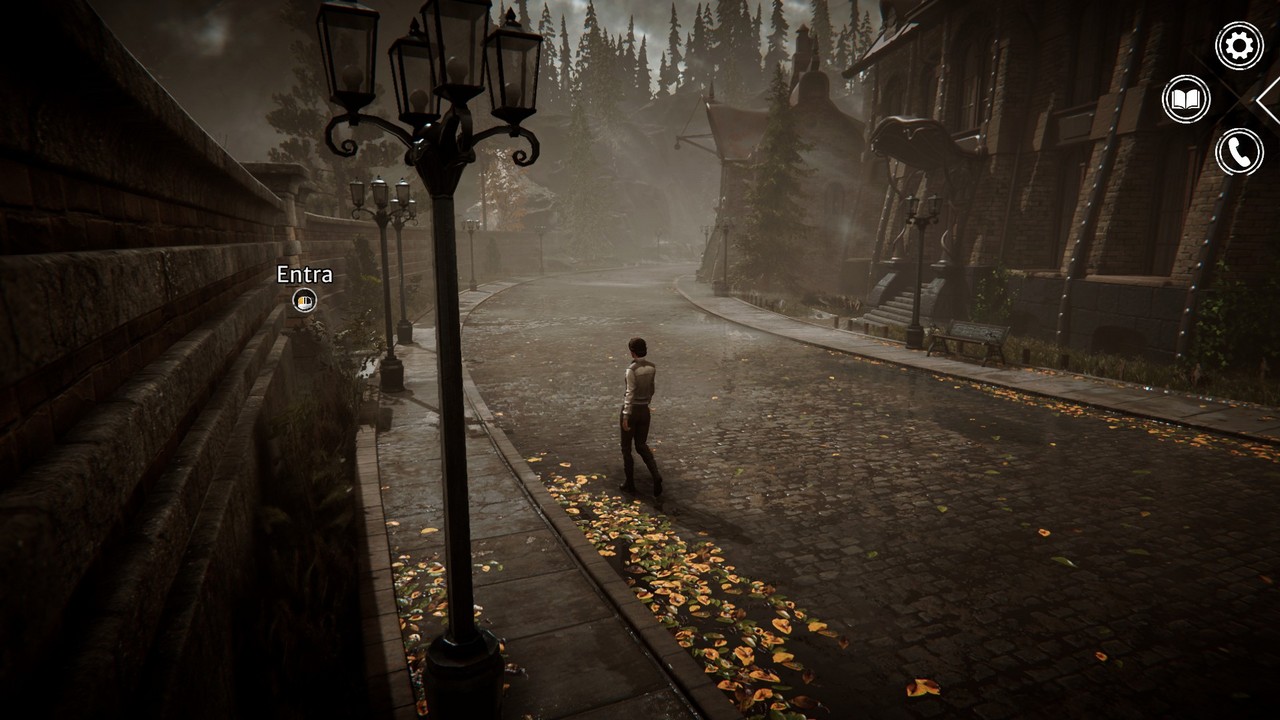Click the Entra interaction marker

coord(304,299)
